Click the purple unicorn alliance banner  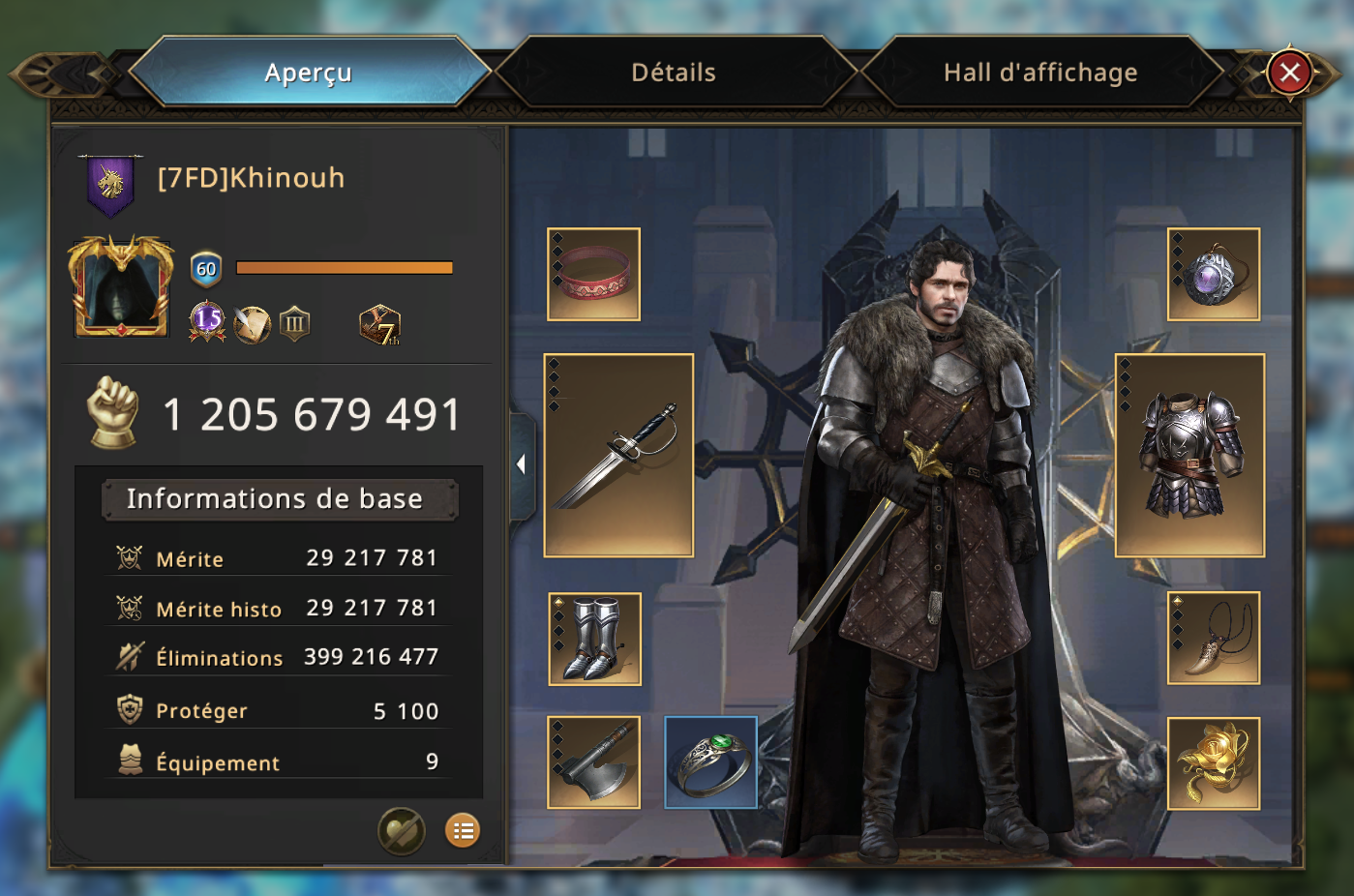(110, 183)
